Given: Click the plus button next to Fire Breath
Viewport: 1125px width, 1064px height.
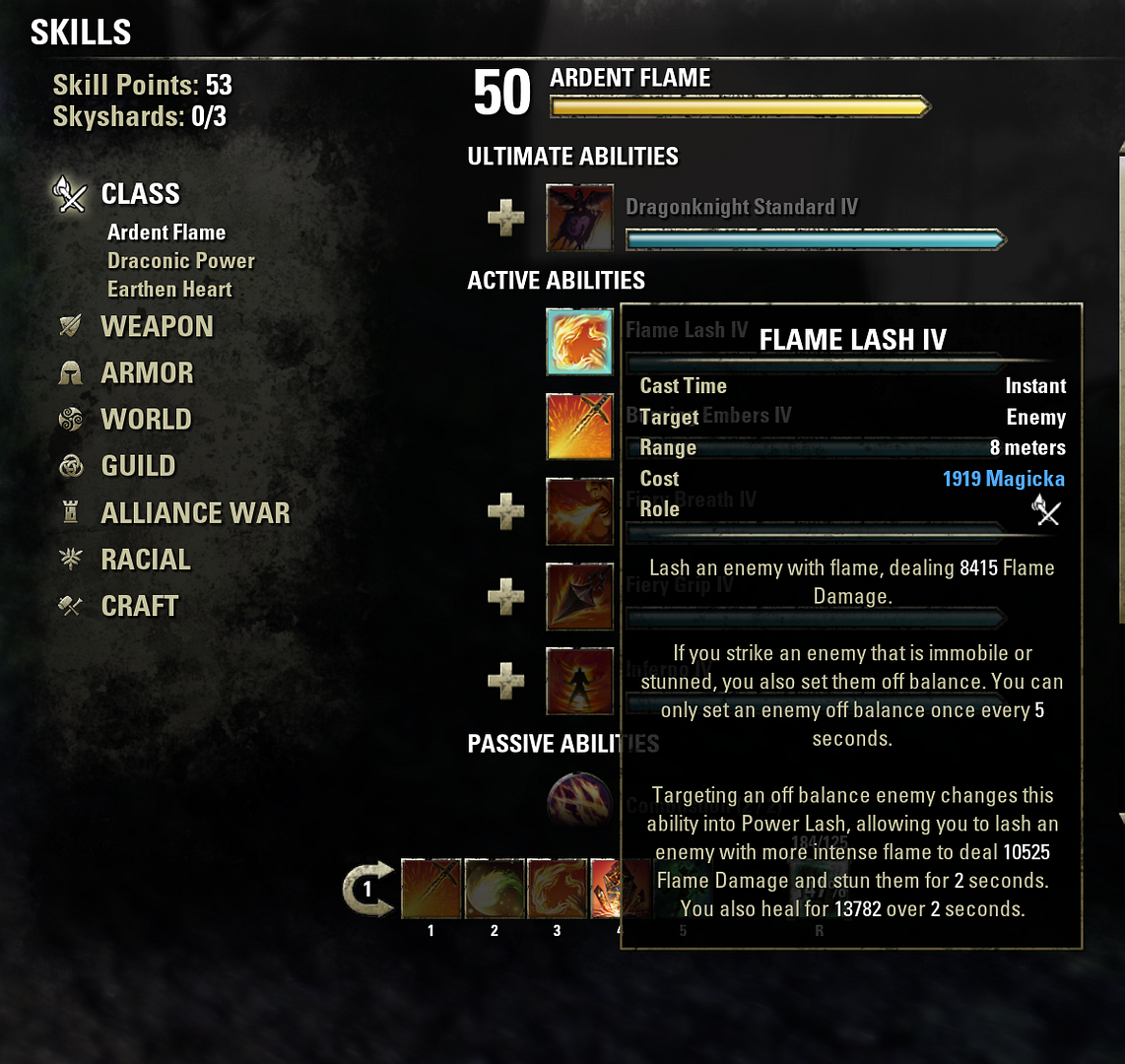Looking at the screenshot, I should pos(506,511).
